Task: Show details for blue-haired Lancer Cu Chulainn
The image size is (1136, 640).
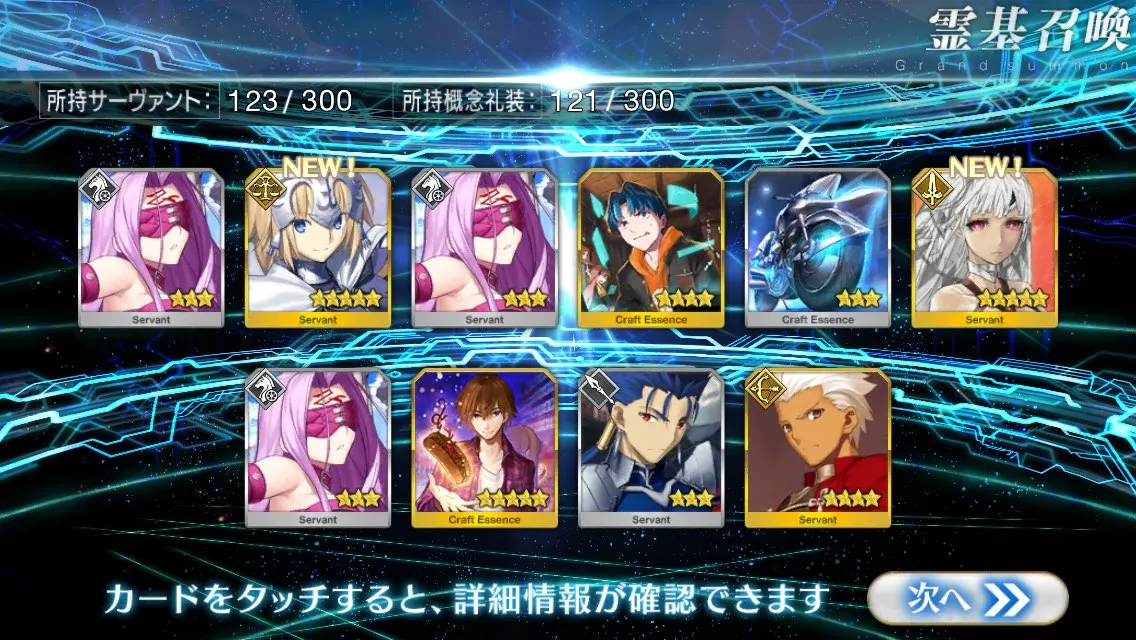Action: coord(650,448)
